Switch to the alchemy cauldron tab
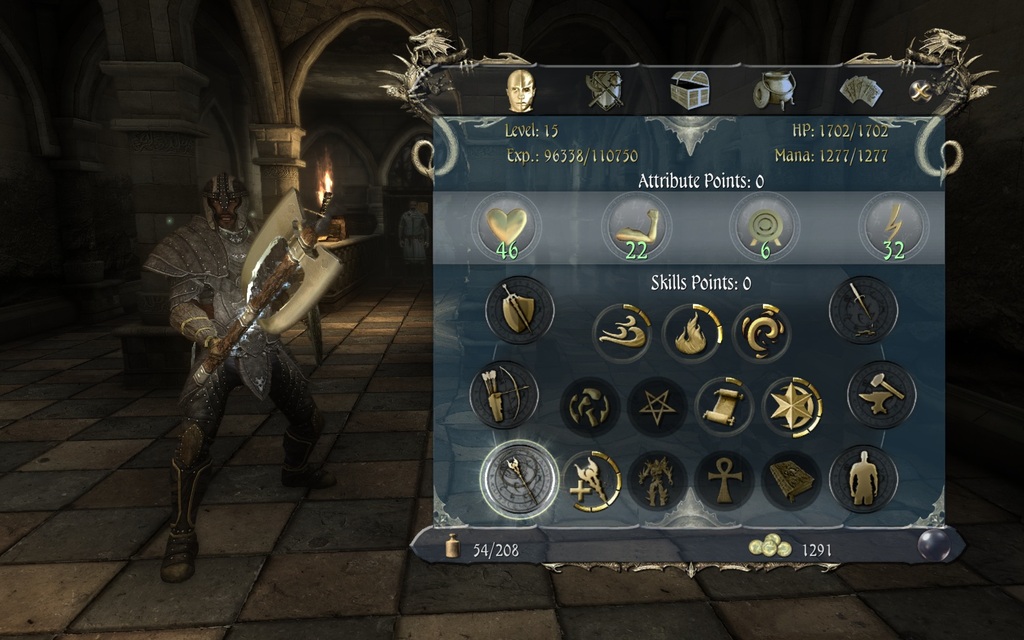1024x640 pixels. click(x=773, y=91)
